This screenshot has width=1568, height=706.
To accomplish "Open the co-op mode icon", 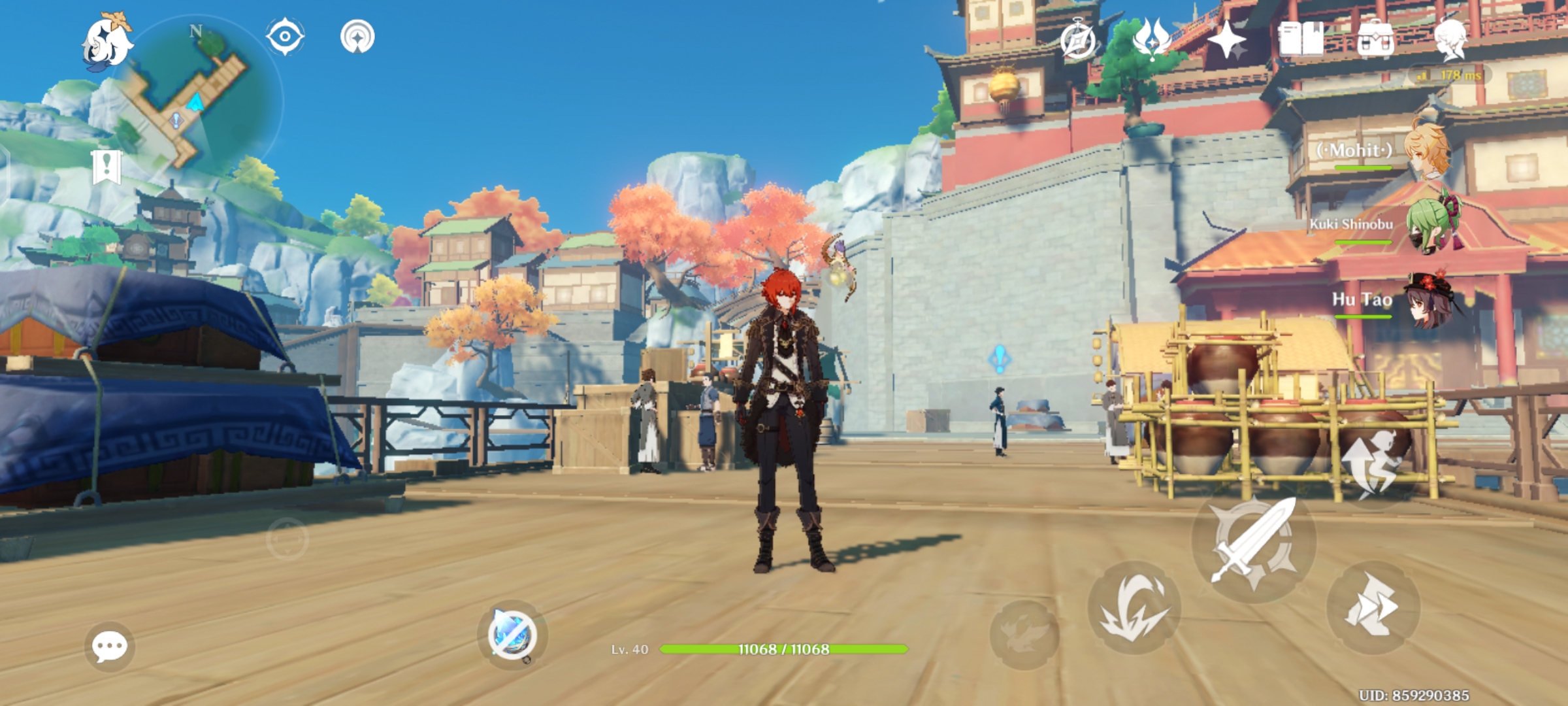I will click(357, 36).
